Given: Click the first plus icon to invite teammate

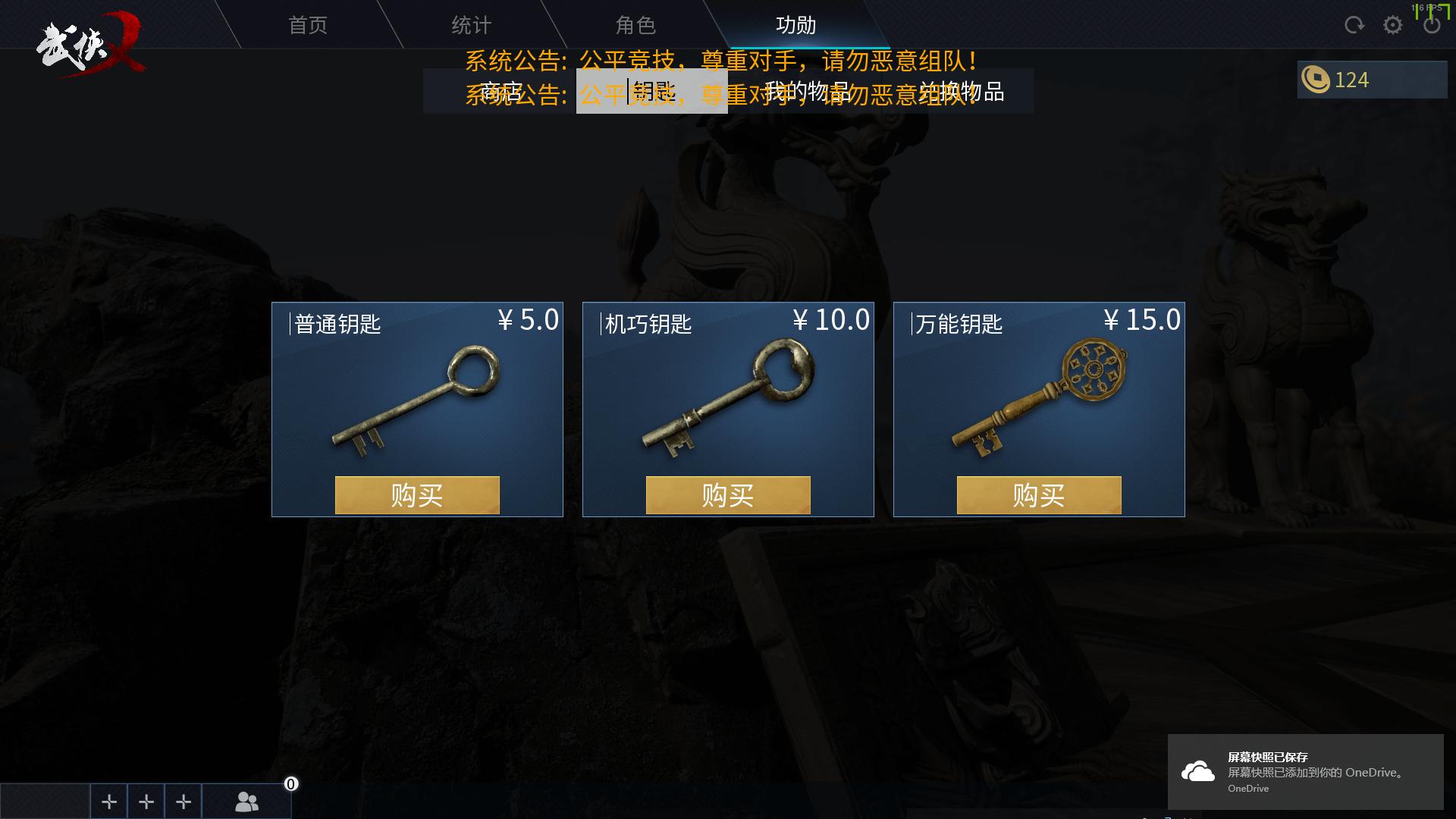Looking at the screenshot, I should 108,801.
